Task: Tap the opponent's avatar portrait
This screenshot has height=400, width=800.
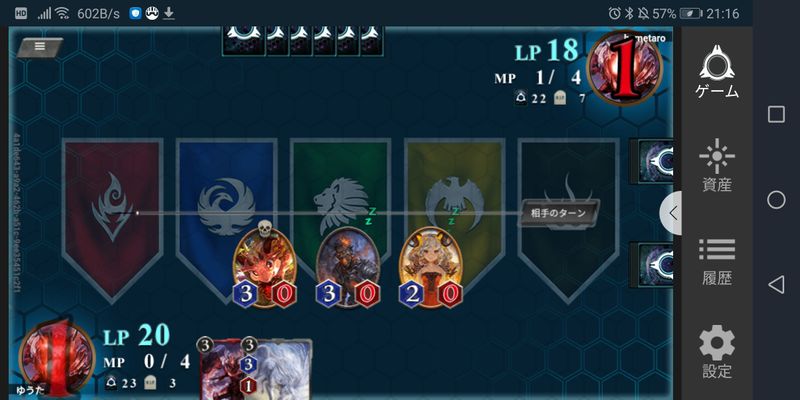Action: [625, 68]
